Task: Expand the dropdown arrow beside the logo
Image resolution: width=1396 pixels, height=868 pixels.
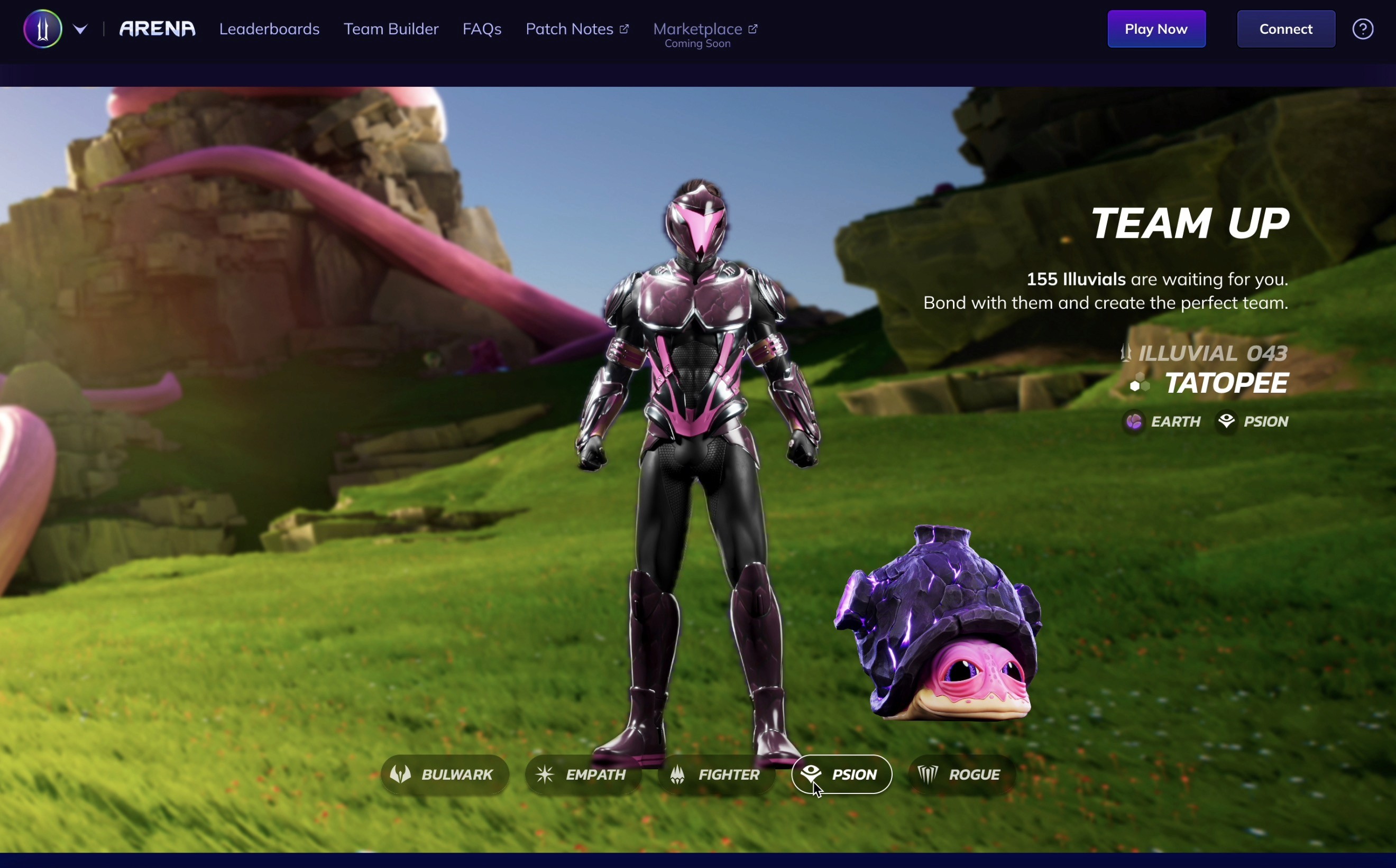Action: pyautogui.click(x=80, y=29)
